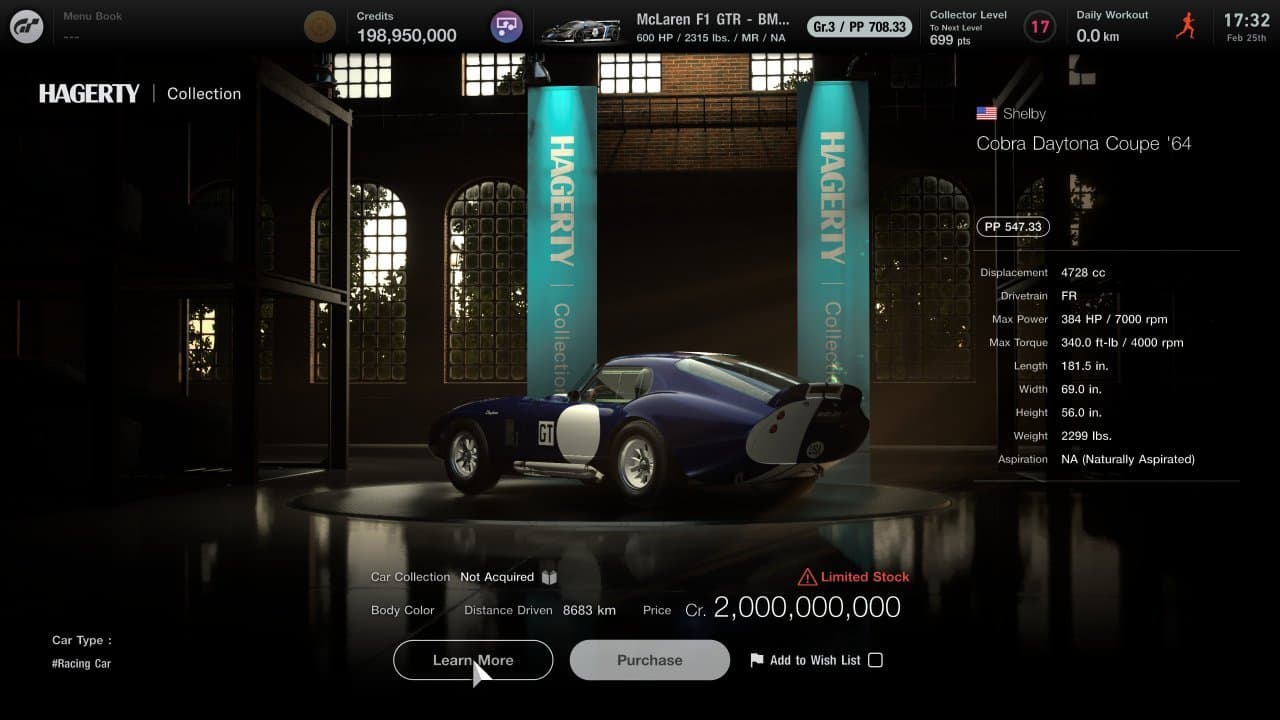Click the Car Collection book icon

549,577
